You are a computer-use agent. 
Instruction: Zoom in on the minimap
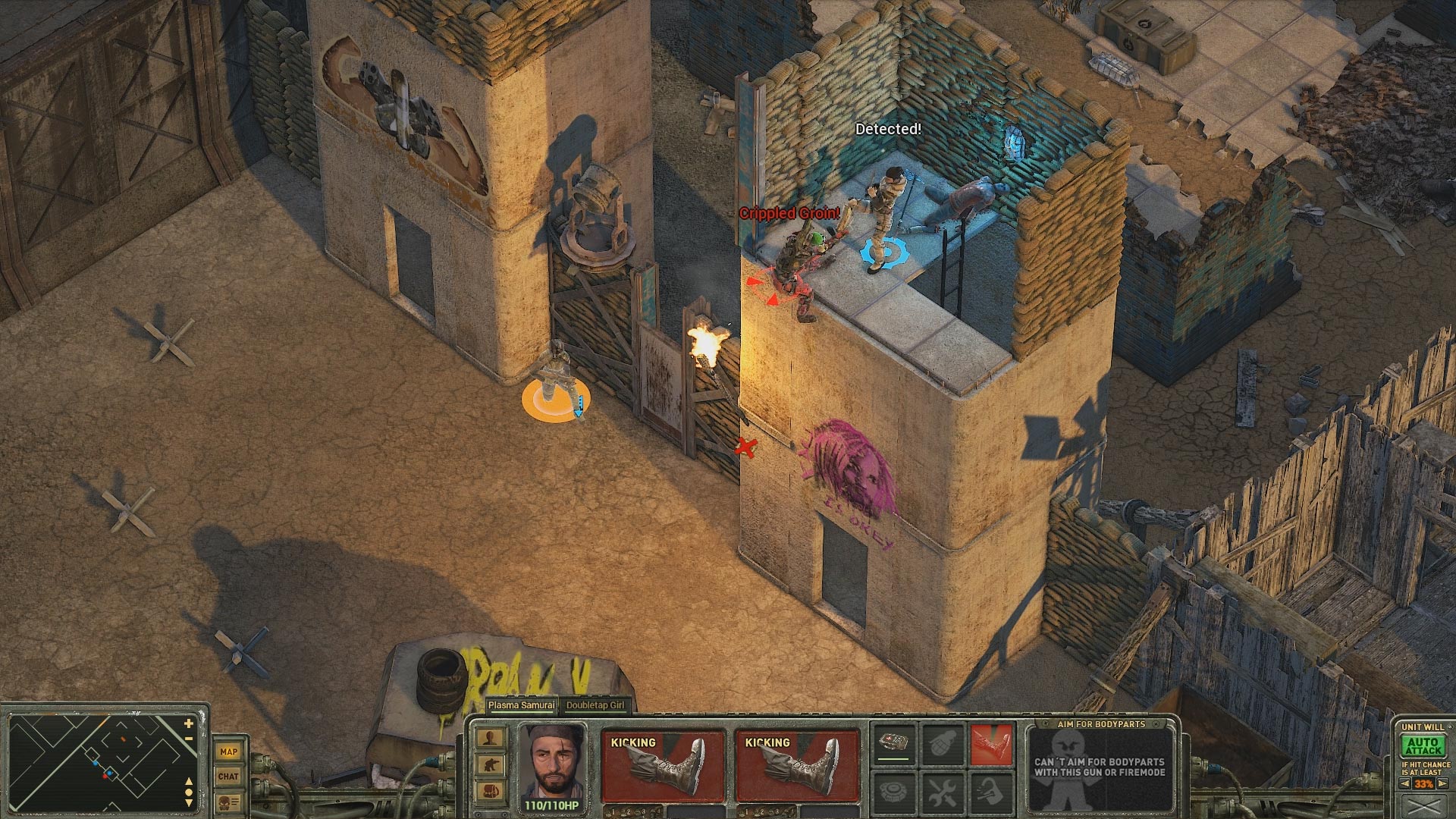[189, 725]
